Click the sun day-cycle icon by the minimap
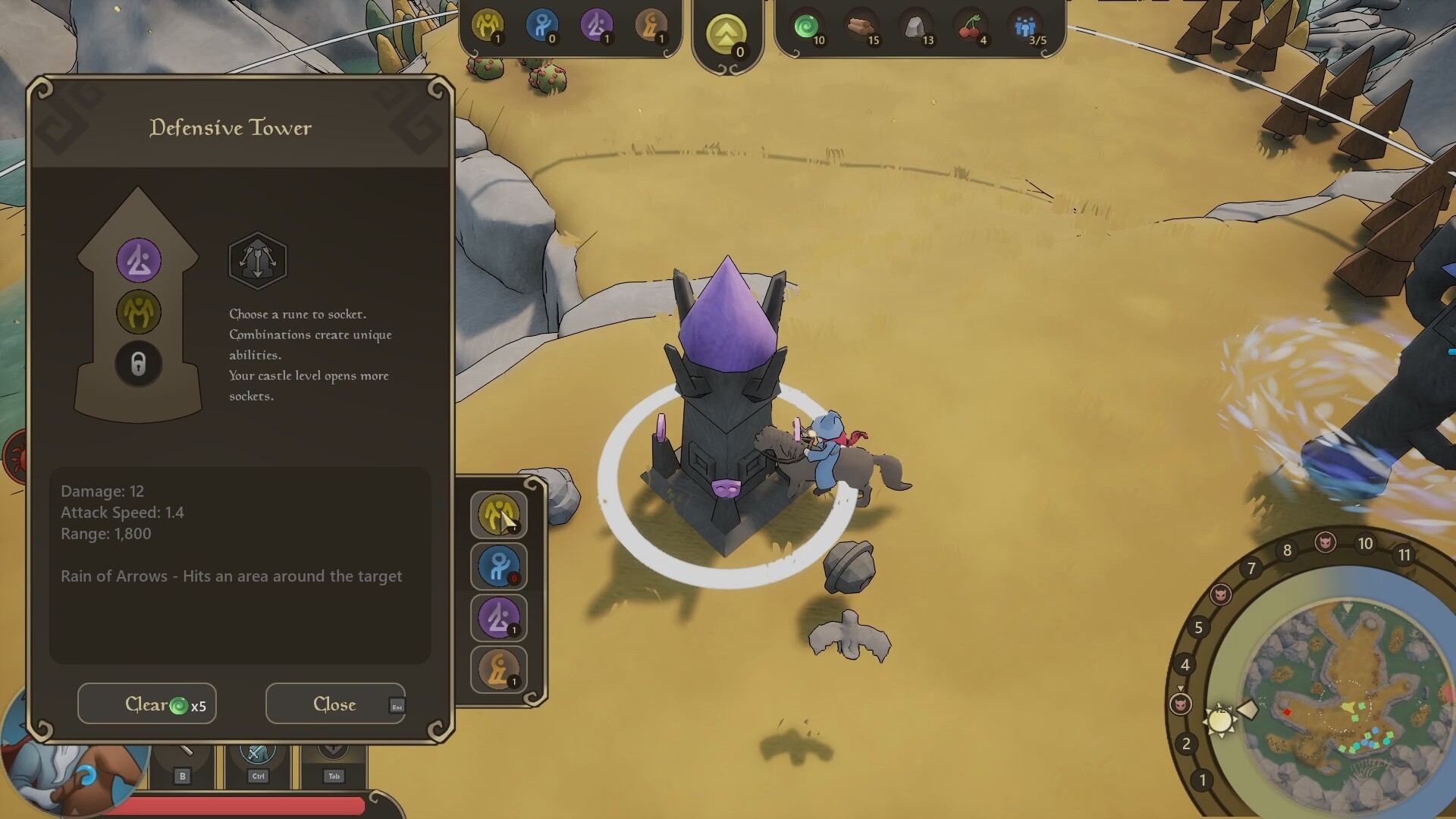Screen dimensions: 1456x819 pos(1219,720)
